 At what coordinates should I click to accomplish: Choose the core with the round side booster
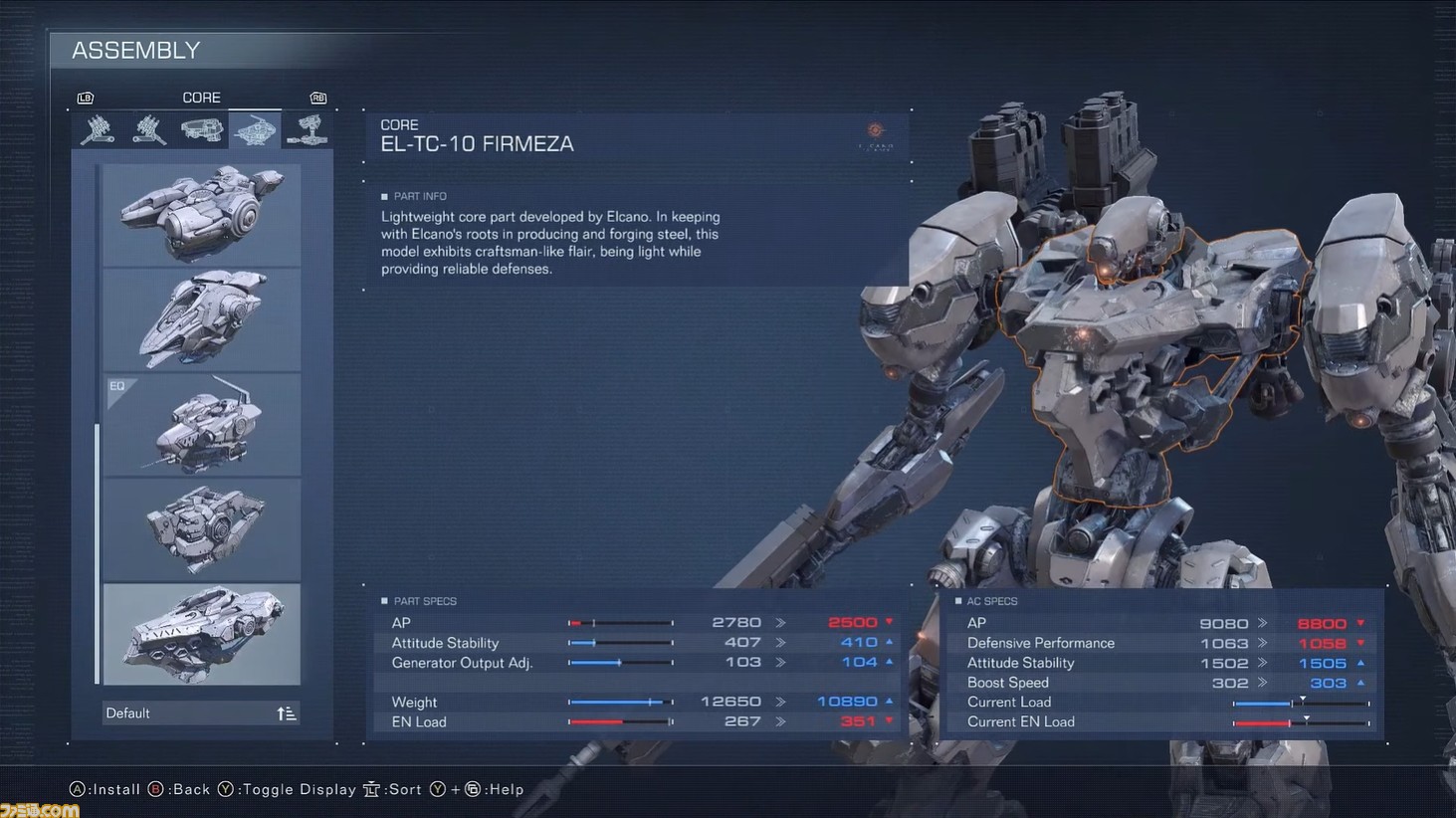click(202, 214)
